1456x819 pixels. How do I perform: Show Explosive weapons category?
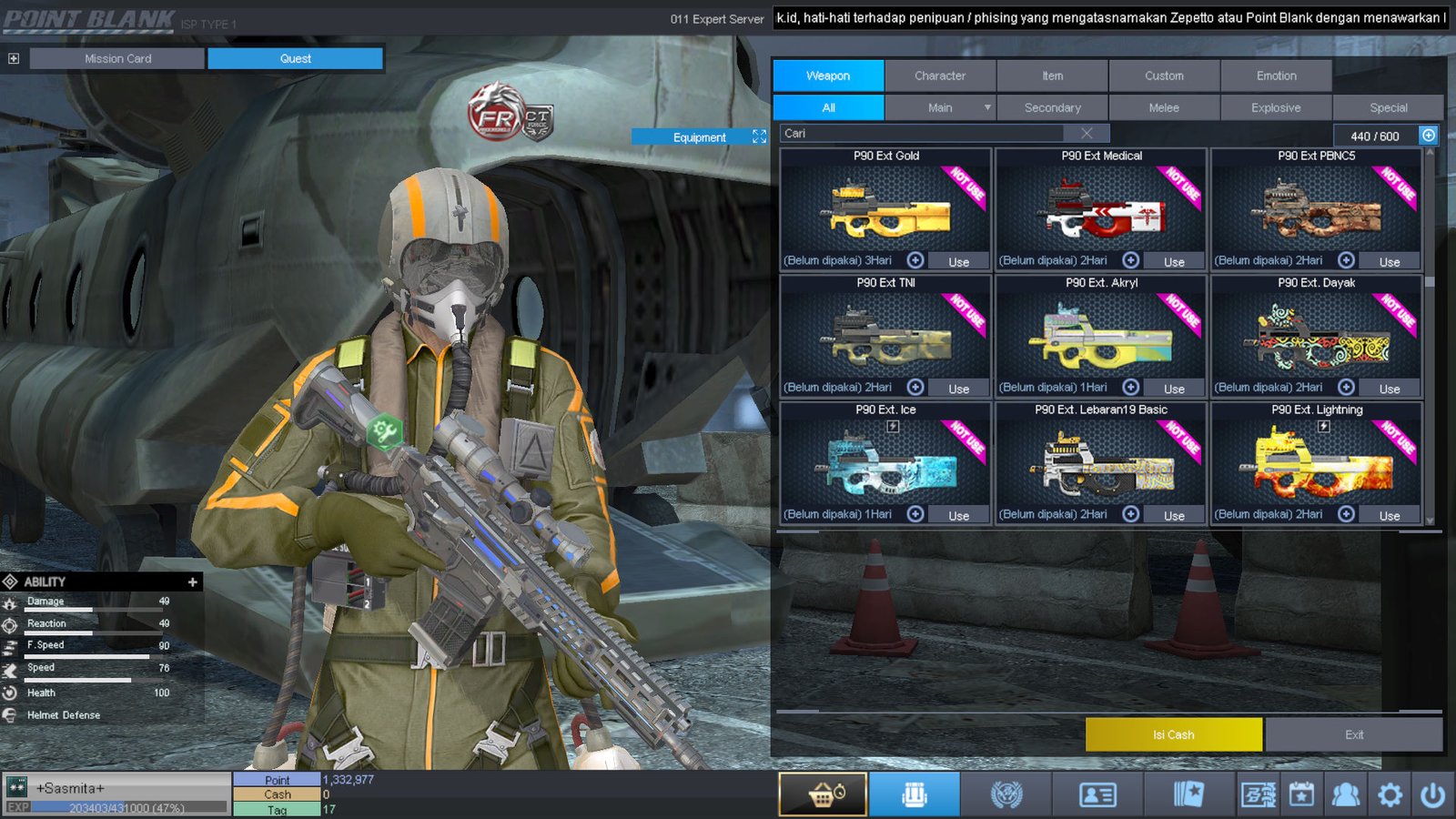[1276, 107]
